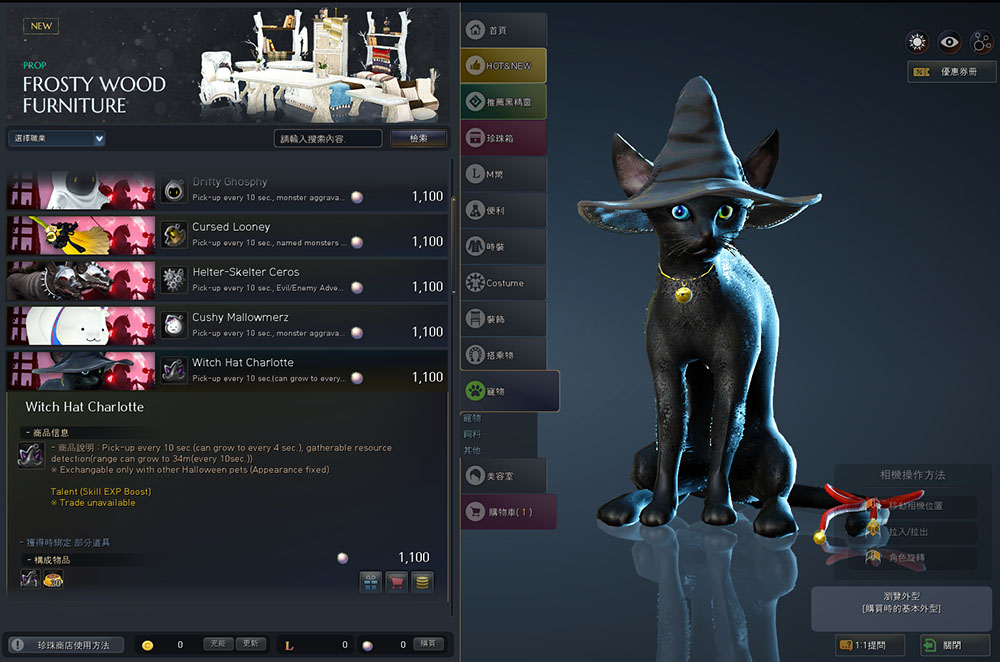Gift Witch Hat Charlotte using the present icon

point(371,582)
